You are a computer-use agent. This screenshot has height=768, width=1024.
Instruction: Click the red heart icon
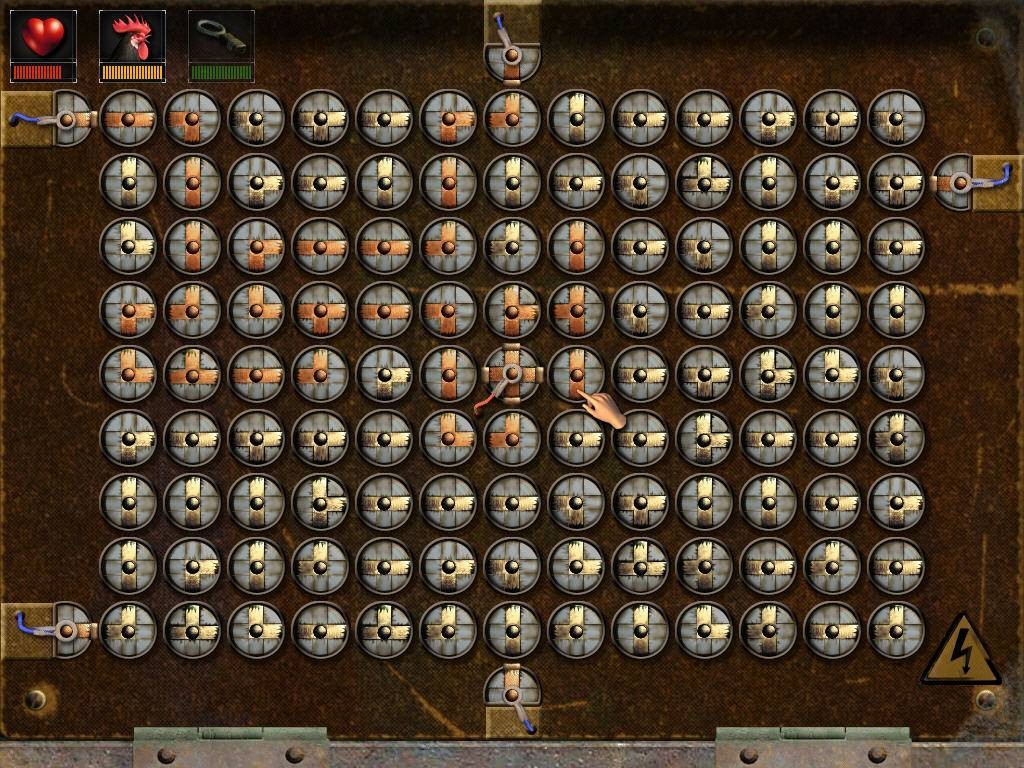point(43,37)
